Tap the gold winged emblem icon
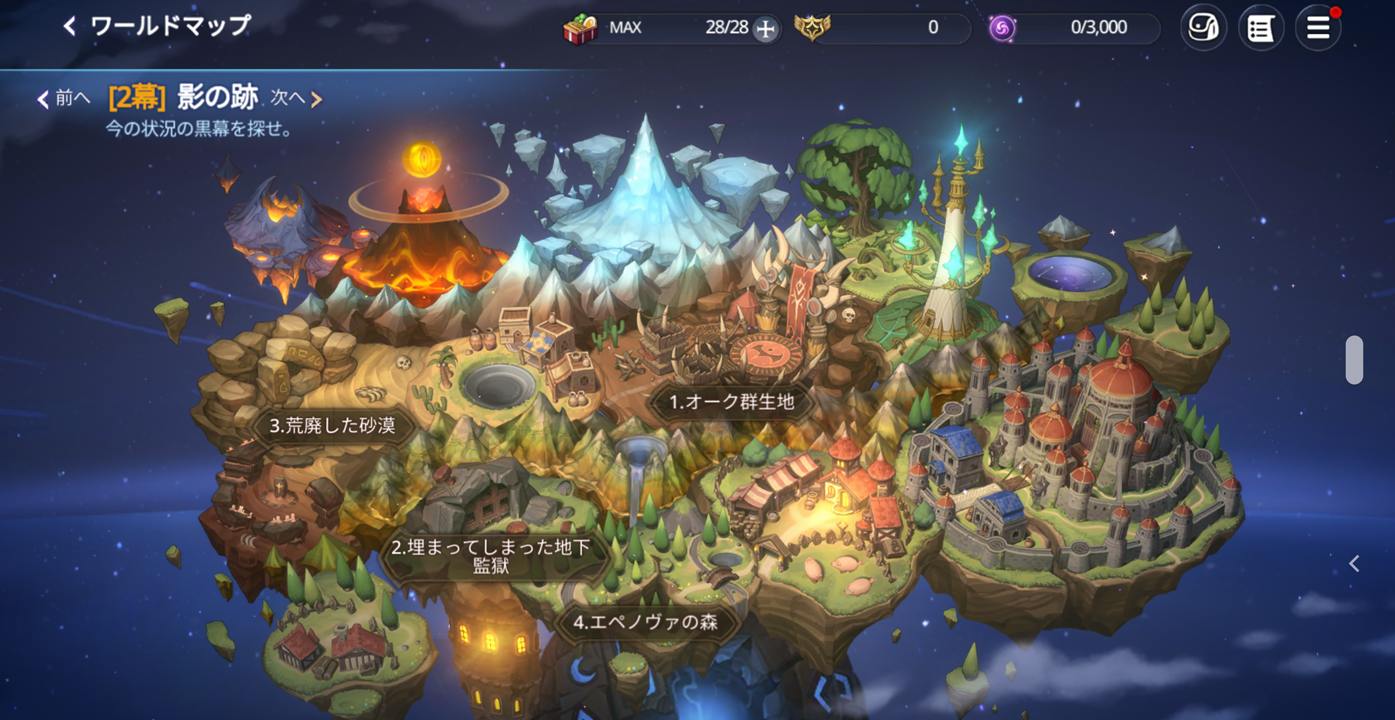Viewport: 1395px width, 720px height. coord(812,28)
